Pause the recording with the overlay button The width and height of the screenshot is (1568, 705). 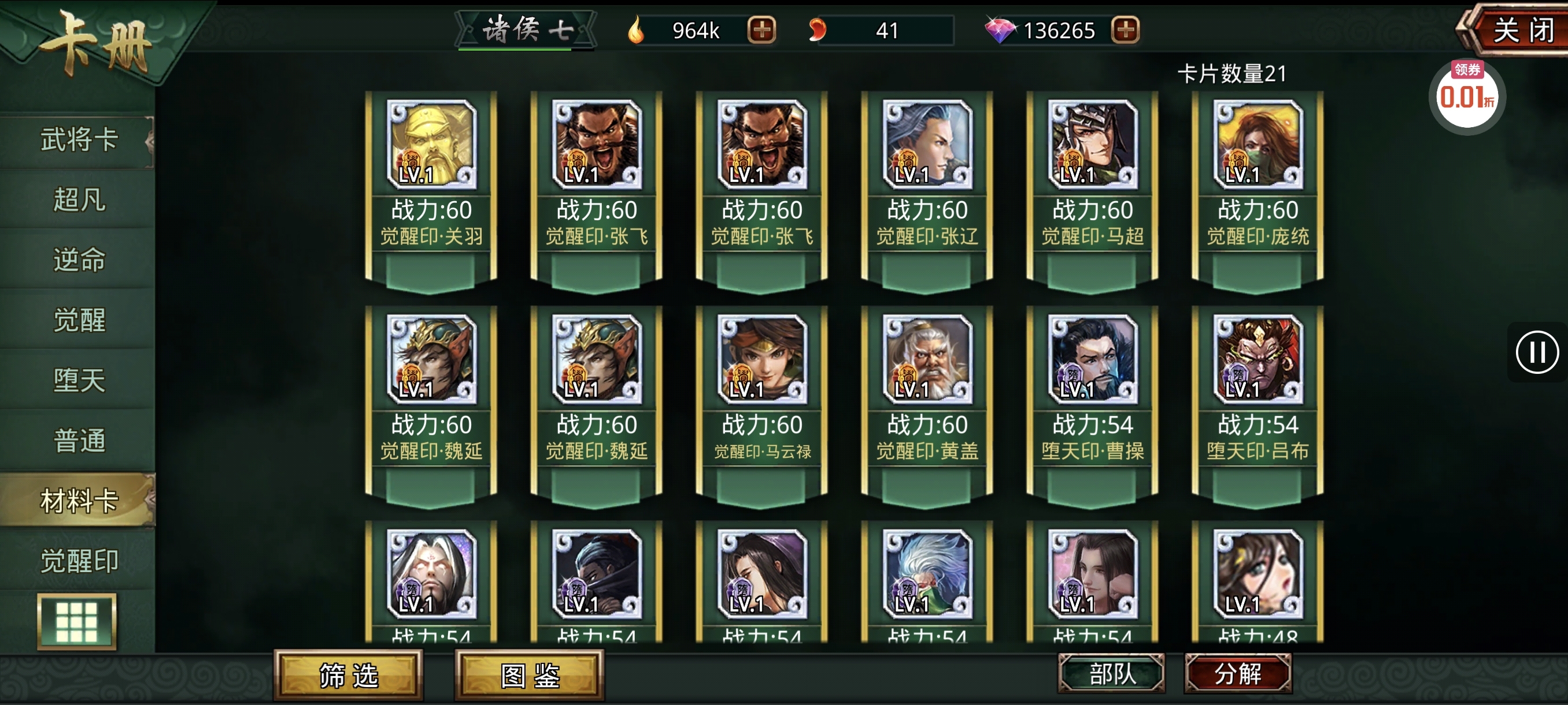(1537, 352)
